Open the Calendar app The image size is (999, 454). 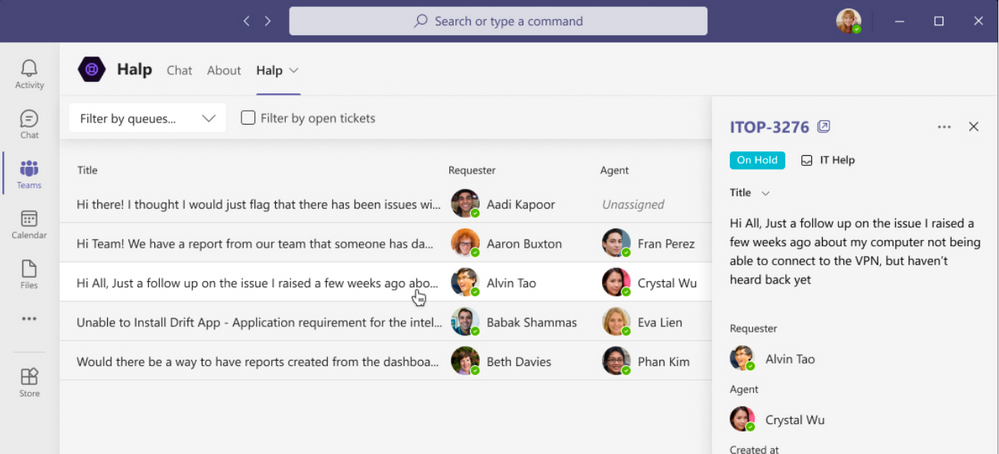29,224
